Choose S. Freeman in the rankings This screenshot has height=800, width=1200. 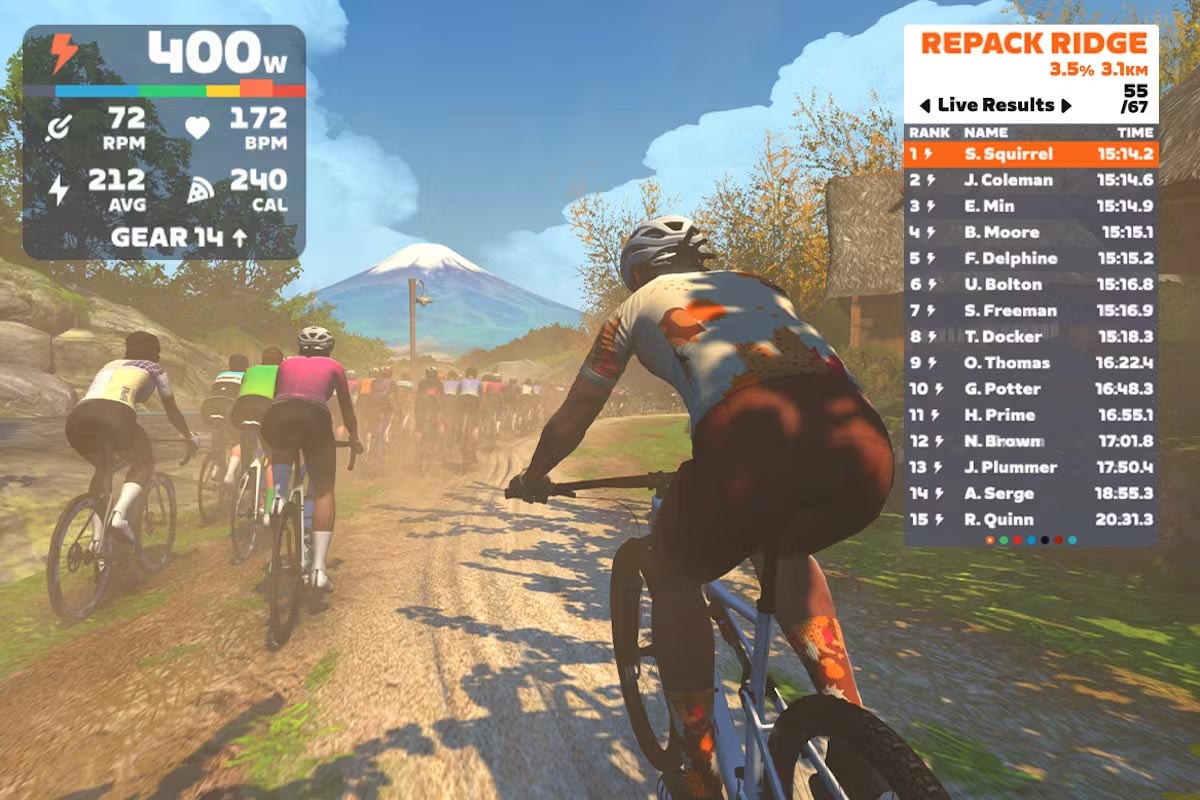(x=1030, y=310)
